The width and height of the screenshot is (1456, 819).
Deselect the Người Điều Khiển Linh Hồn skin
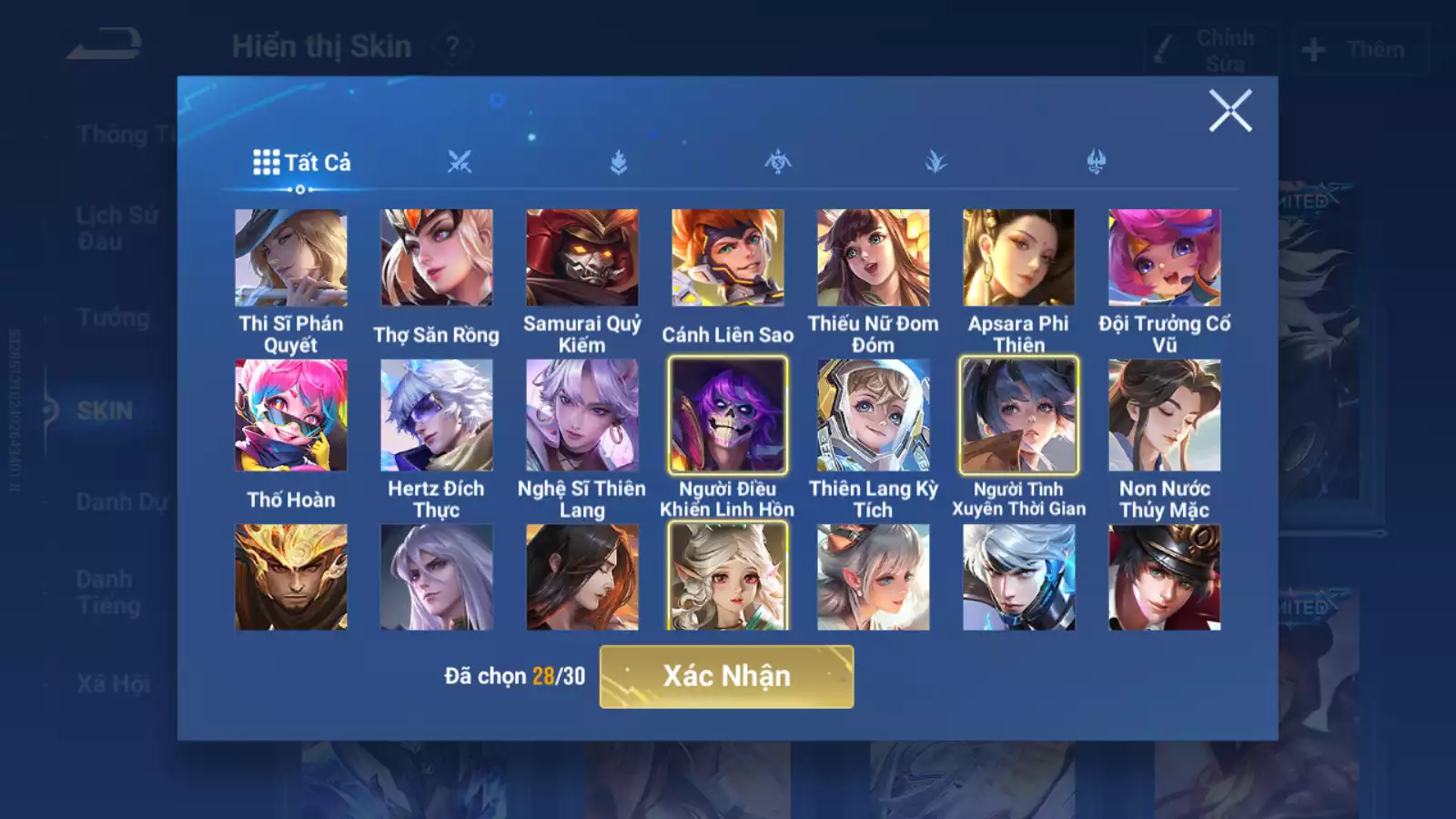tap(728, 416)
